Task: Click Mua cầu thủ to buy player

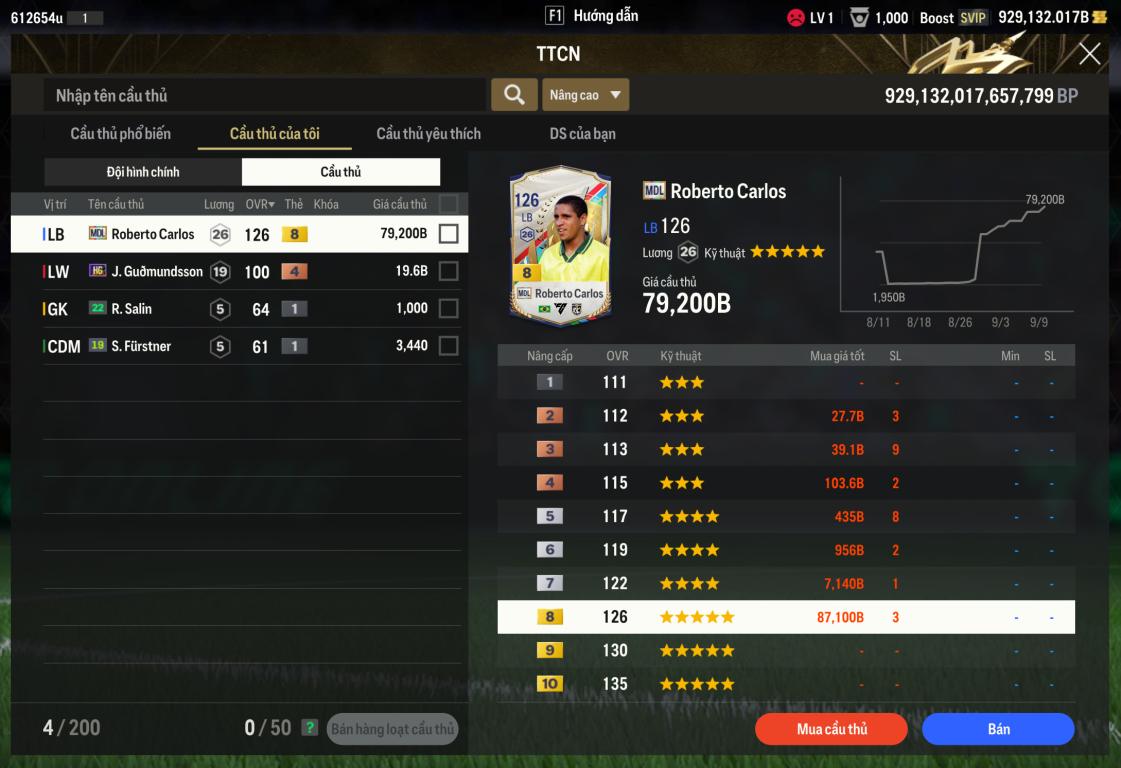Action: tap(831, 729)
